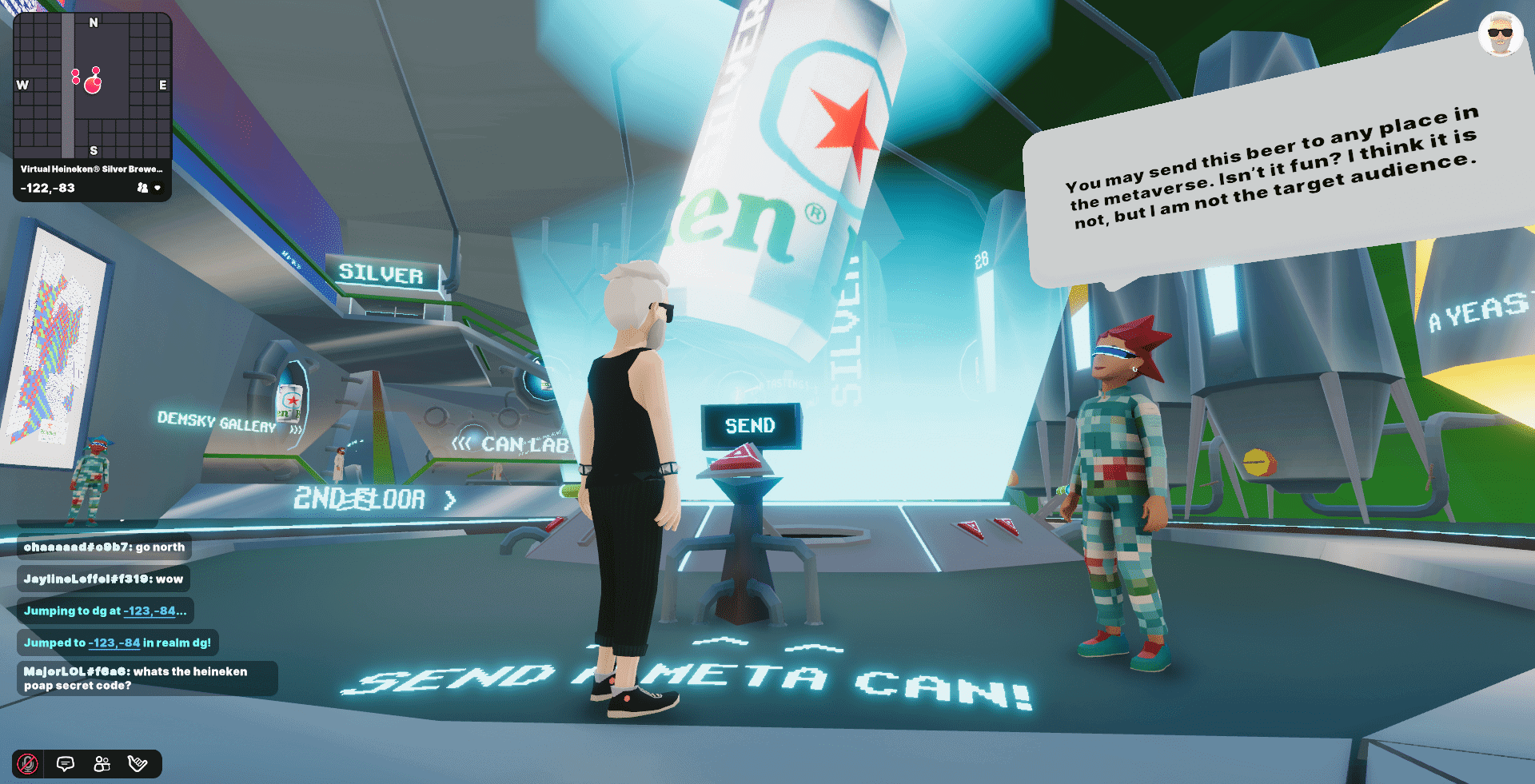Open the friends list icon
Screen dimensions: 1535x784
[x=101, y=764]
